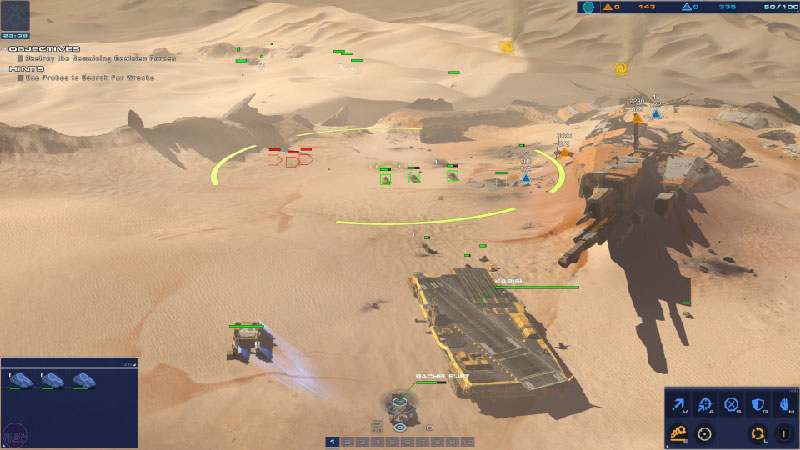Pick the third unit in selection panel
800x450 pixels.
tap(82, 380)
